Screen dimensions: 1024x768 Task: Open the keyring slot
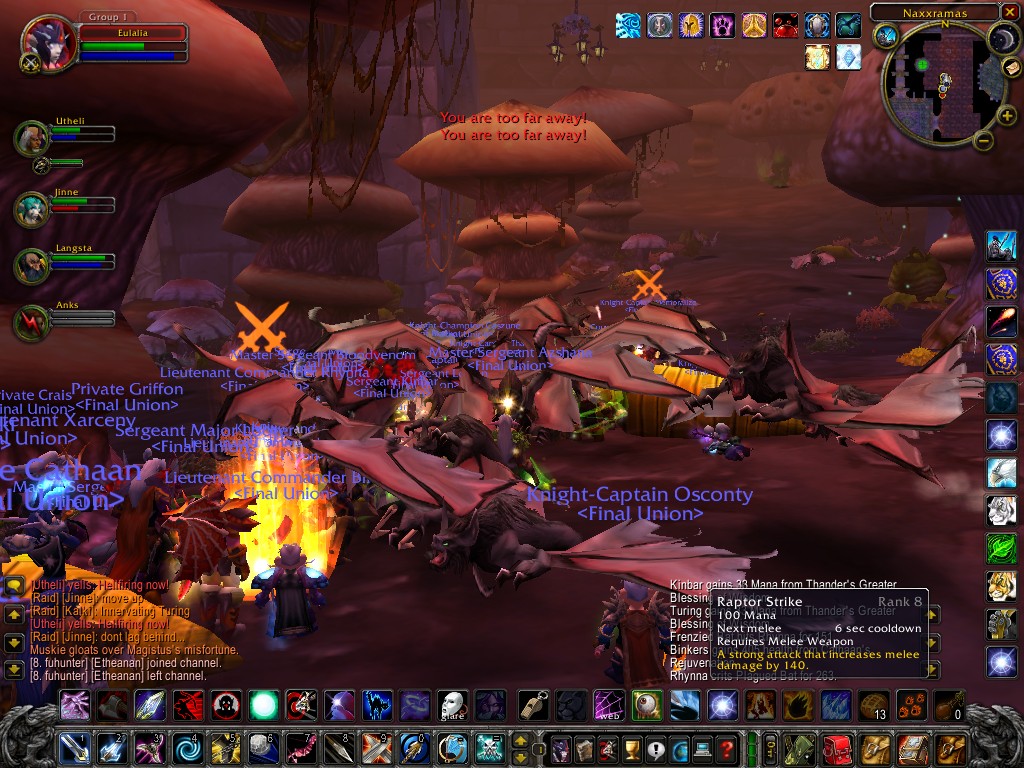[x=771, y=748]
